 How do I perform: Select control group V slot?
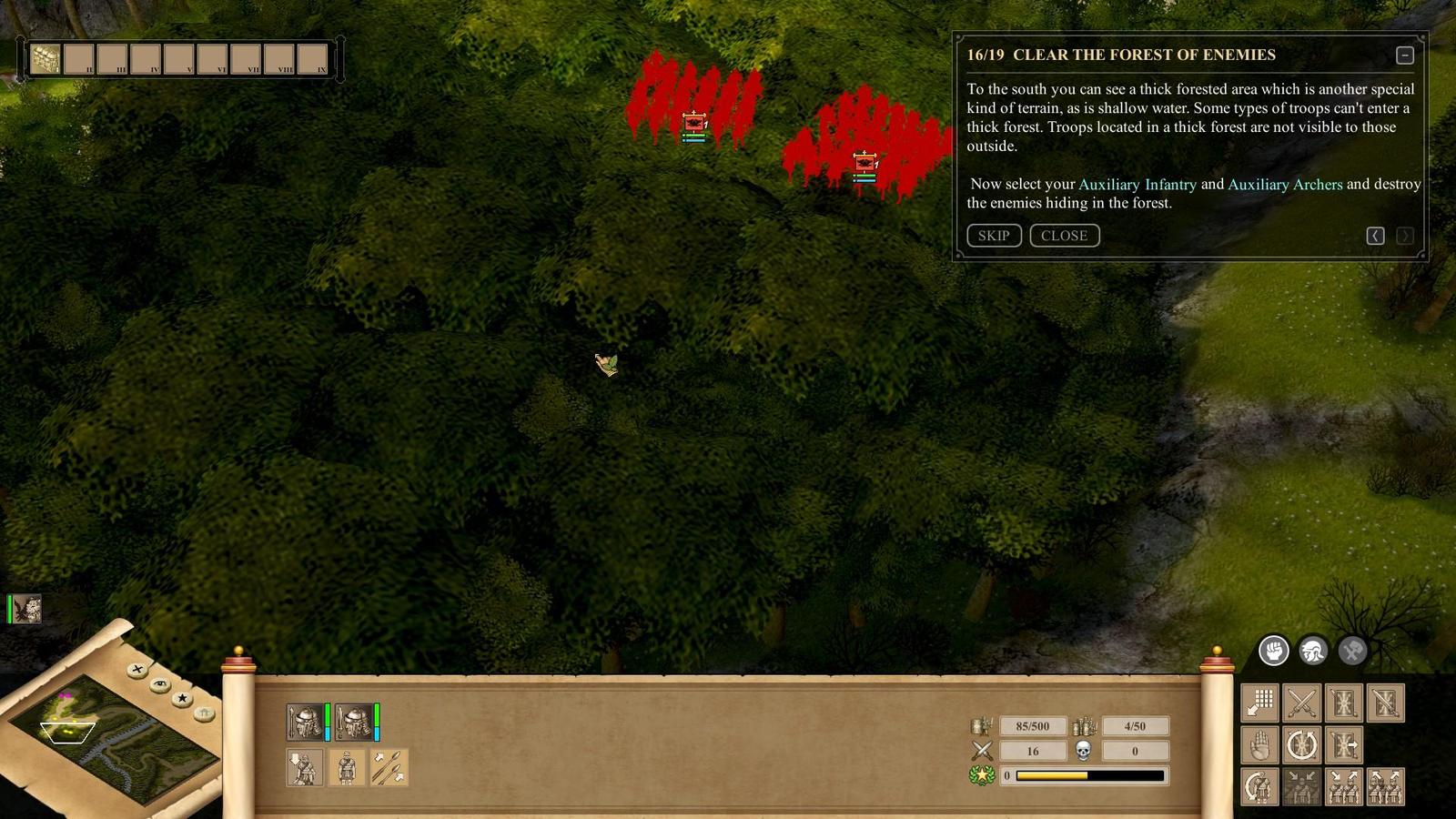[179, 59]
